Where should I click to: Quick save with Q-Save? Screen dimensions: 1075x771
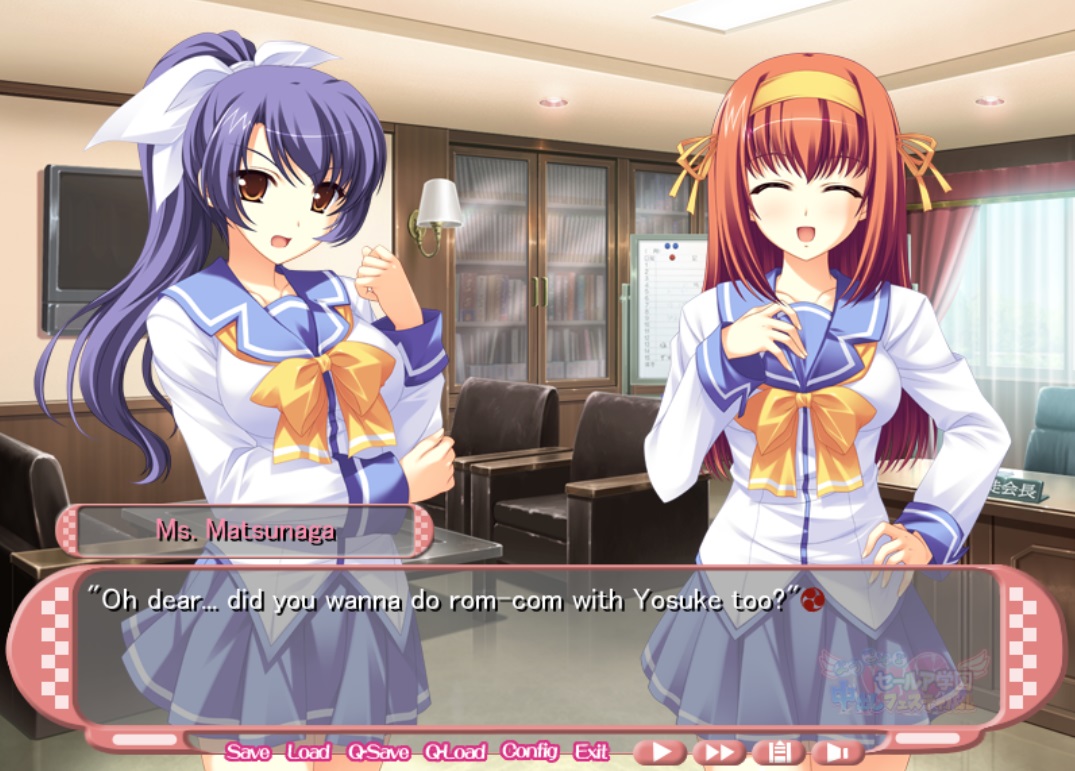pos(378,752)
